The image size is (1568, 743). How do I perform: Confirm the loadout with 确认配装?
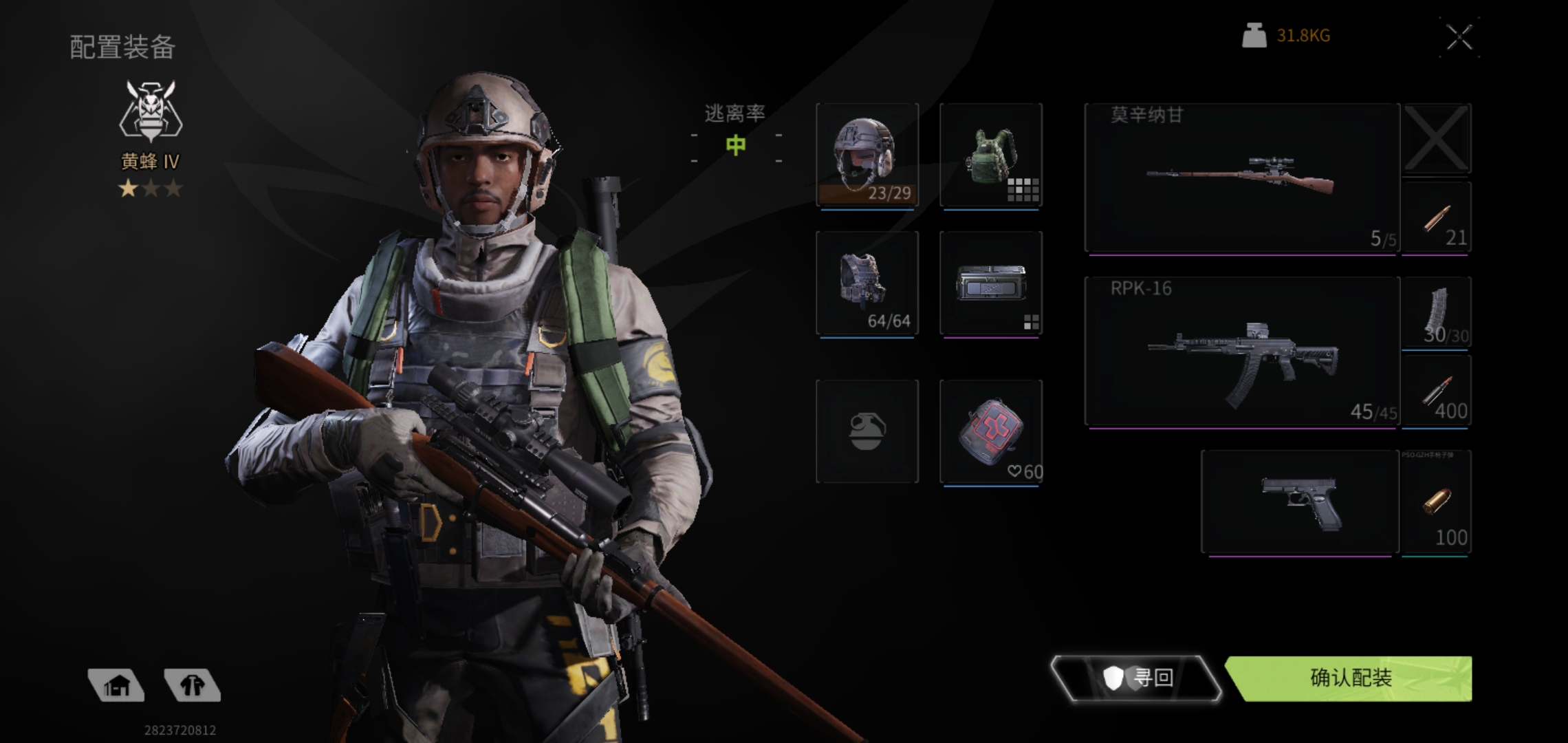[x=1351, y=678]
